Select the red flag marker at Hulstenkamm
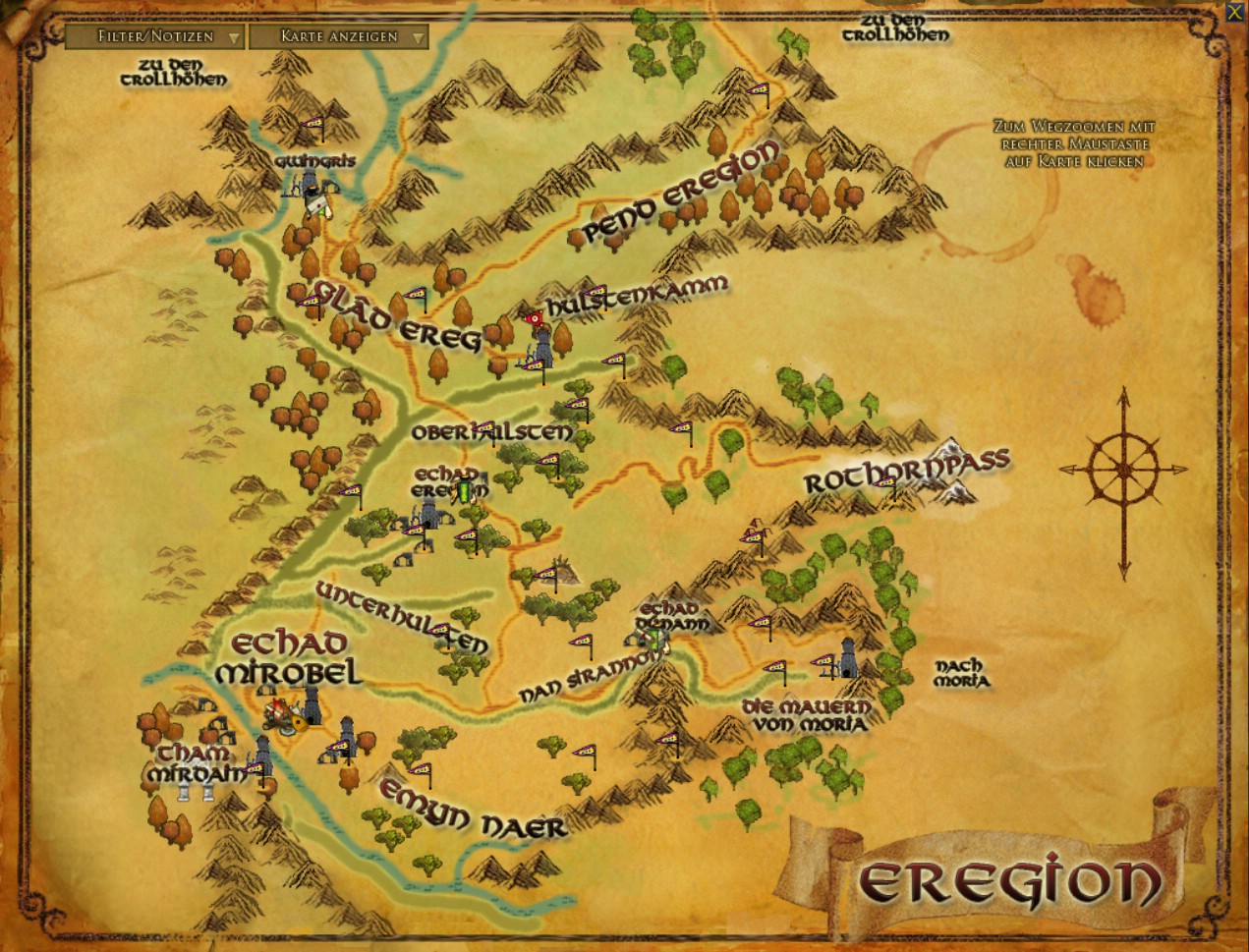Viewport: 1249px width, 952px height. (x=534, y=318)
